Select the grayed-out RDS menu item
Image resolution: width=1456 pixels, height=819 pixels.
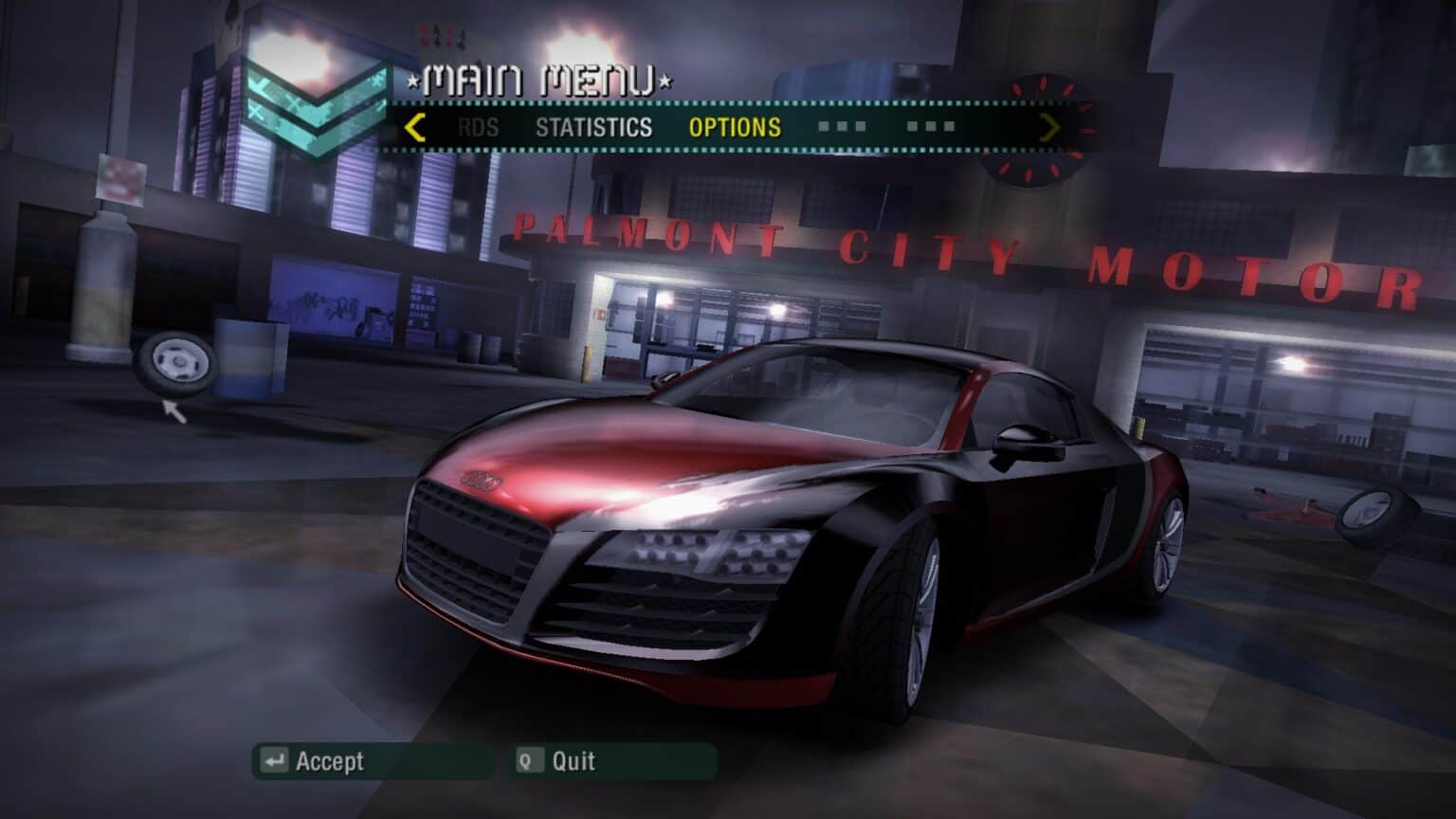pyautogui.click(x=480, y=127)
